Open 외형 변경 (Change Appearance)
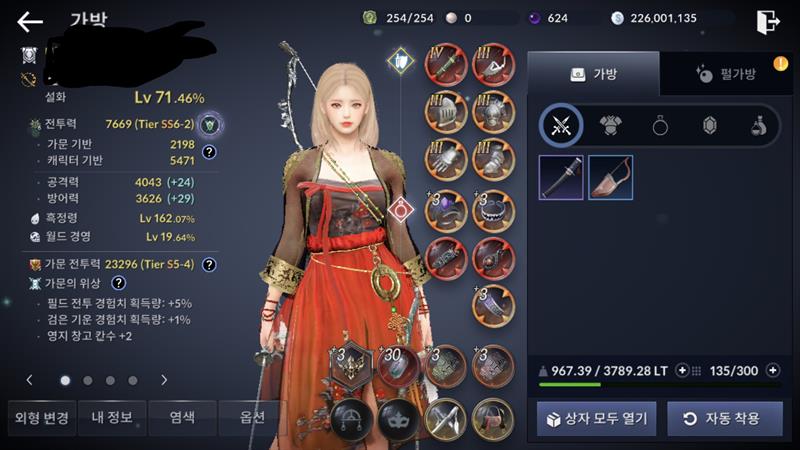This screenshot has width=800, height=450. (x=42, y=416)
